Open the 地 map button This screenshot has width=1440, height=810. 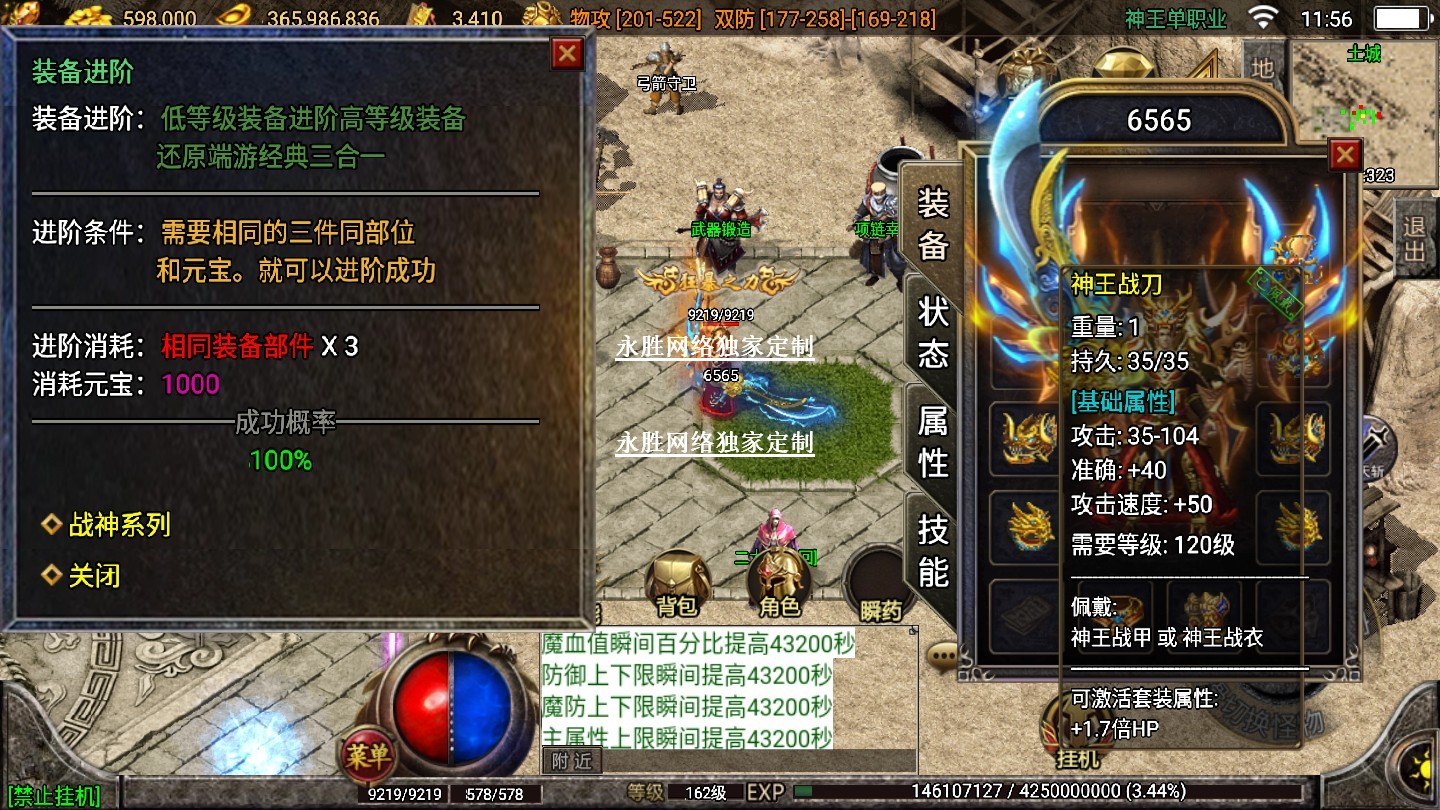[1263, 68]
